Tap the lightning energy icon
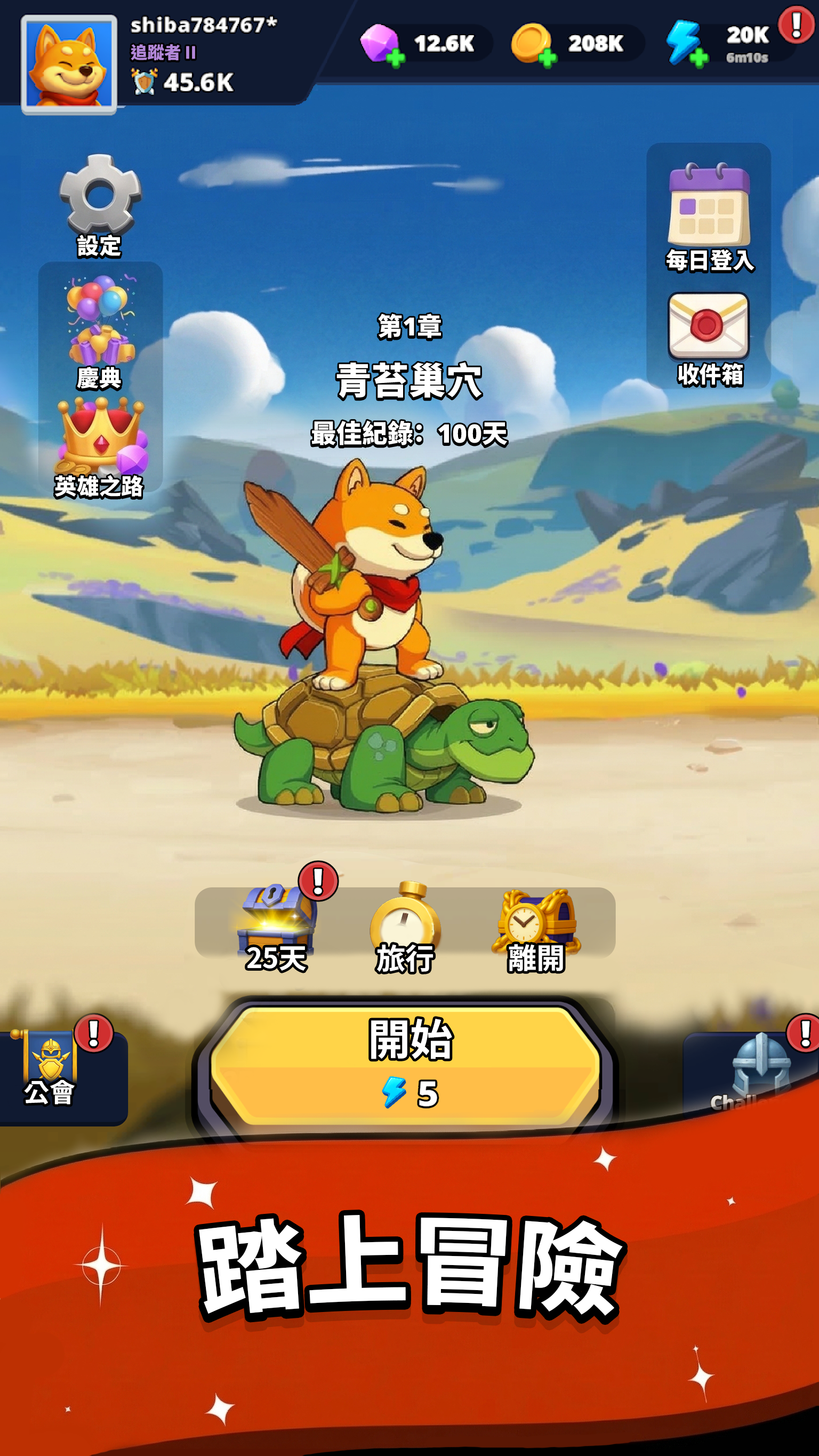Viewport: 819px width, 1456px height. [684, 41]
